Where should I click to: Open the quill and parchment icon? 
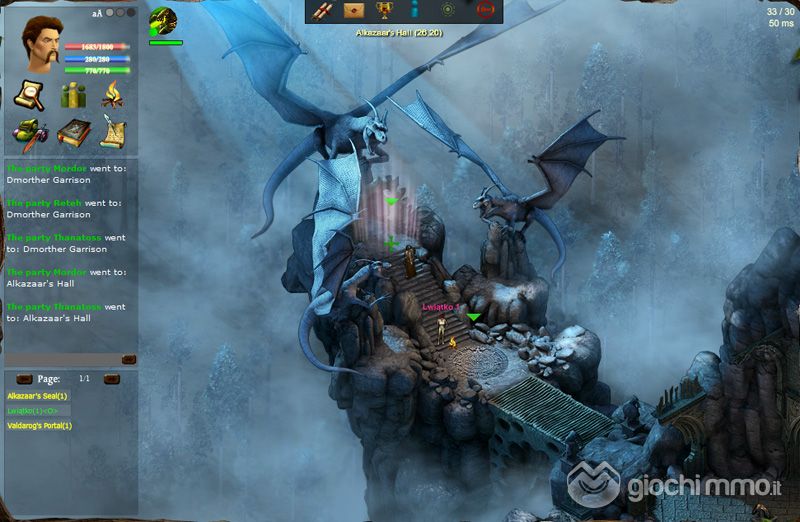click(112, 133)
